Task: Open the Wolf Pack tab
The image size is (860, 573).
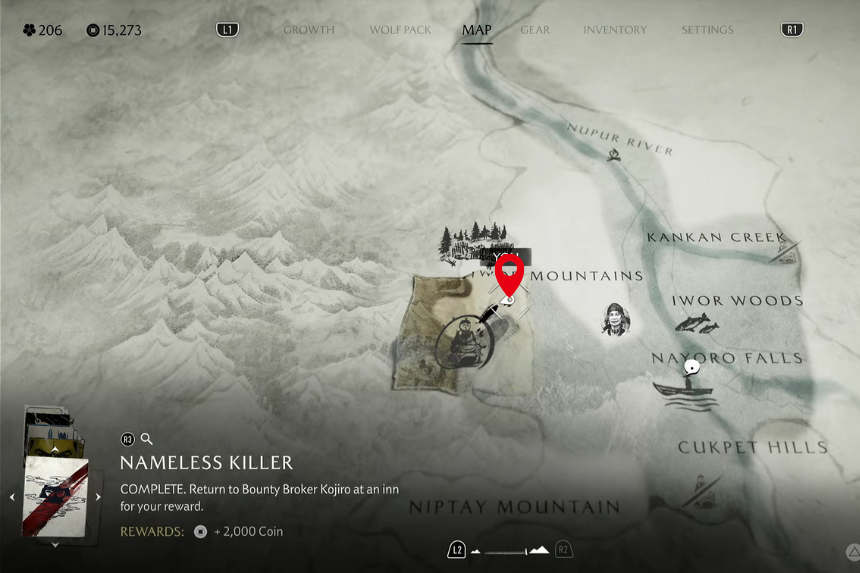Action: pyautogui.click(x=400, y=30)
